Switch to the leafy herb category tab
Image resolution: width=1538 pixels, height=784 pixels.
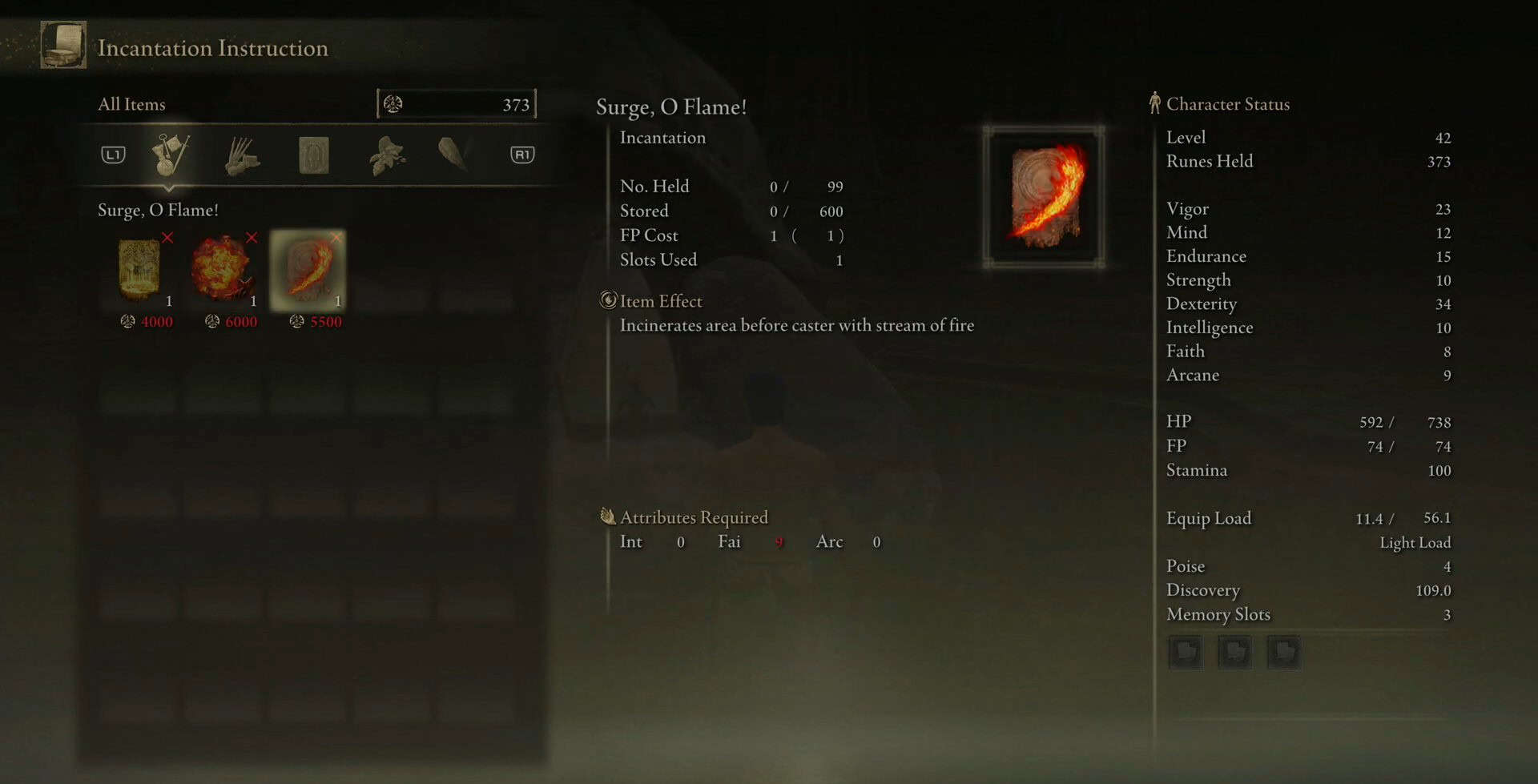click(x=386, y=155)
